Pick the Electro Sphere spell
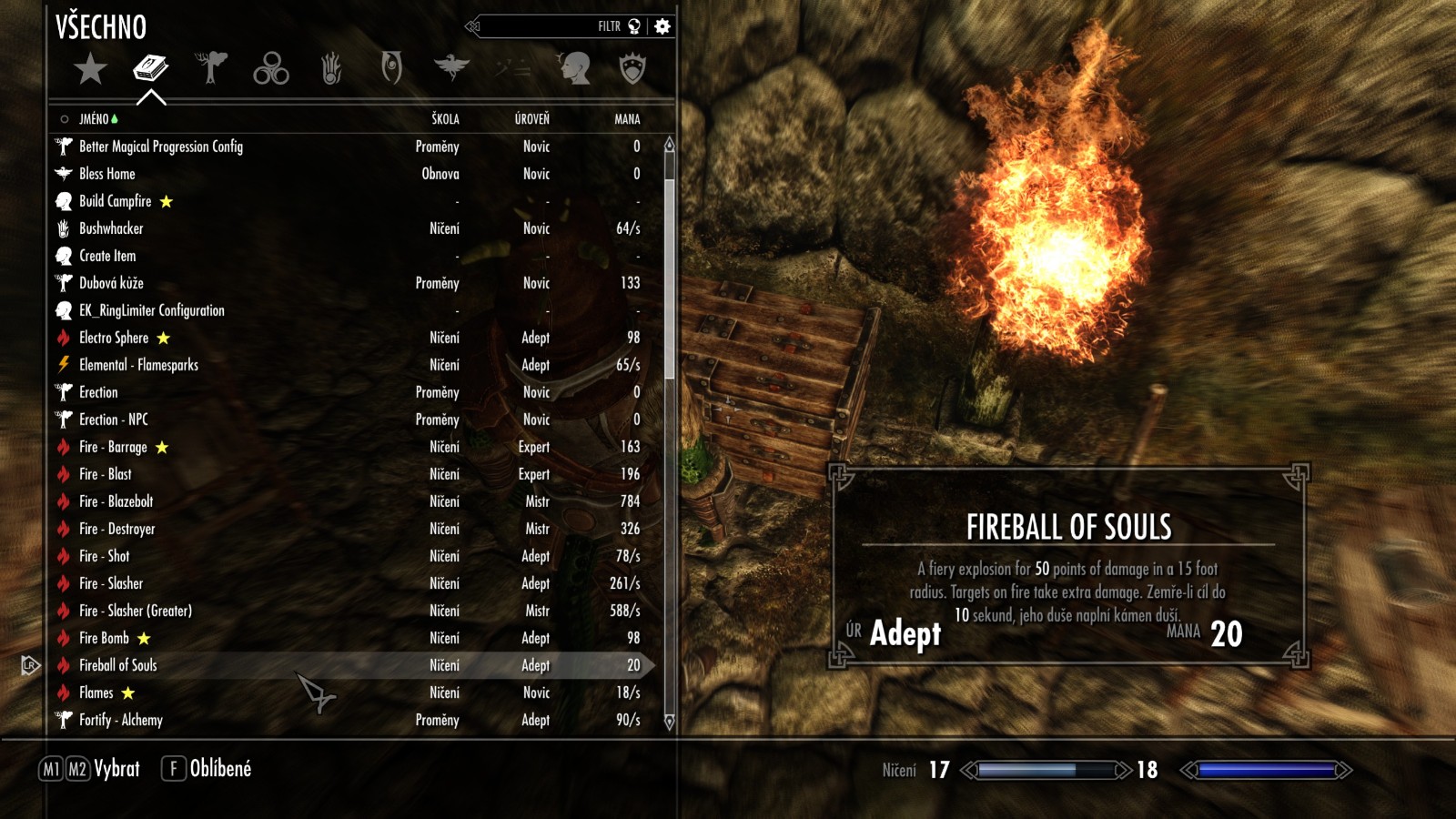Image resolution: width=1456 pixels, height=819 pixels. pyautogui.click(x=114, y=338)
